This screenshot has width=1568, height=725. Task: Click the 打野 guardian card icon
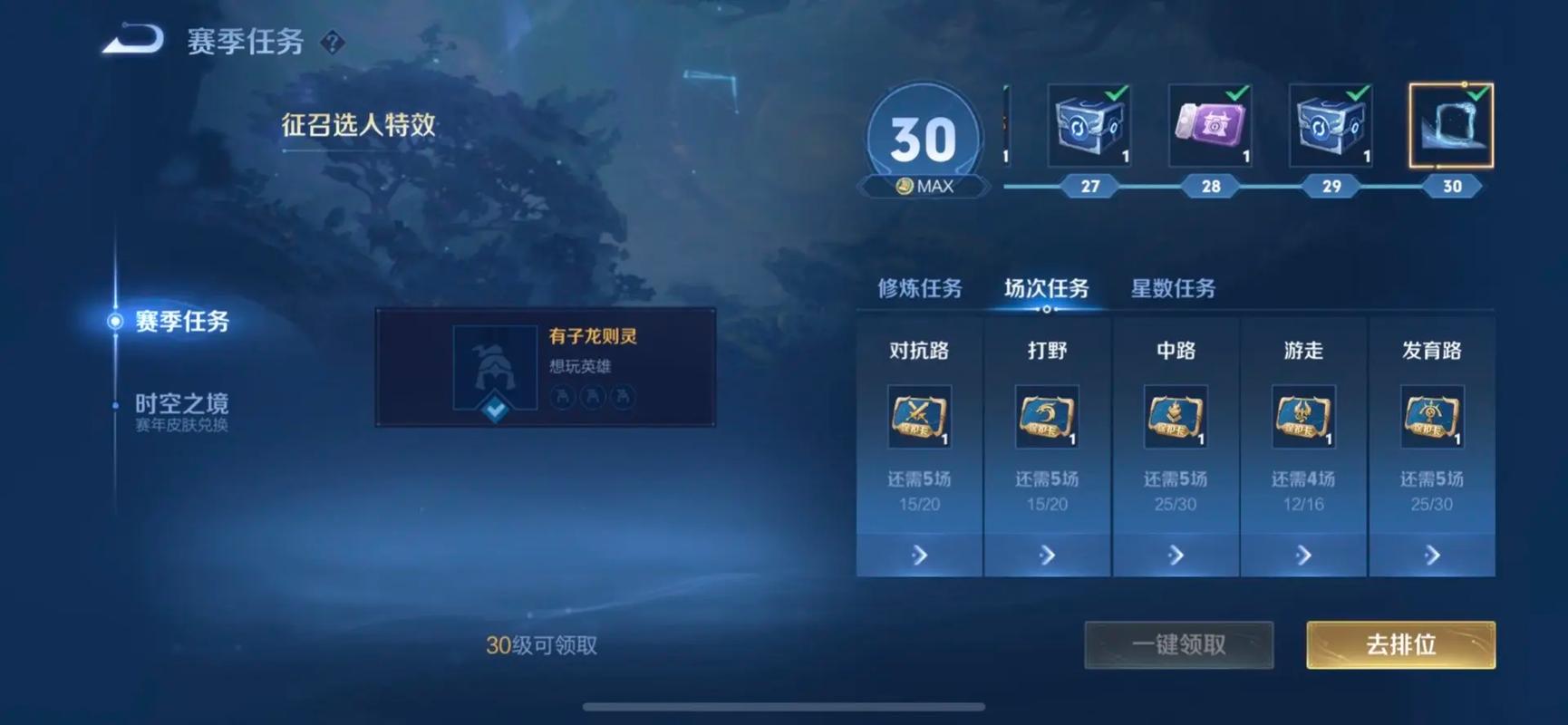[x=1048, y=419]
